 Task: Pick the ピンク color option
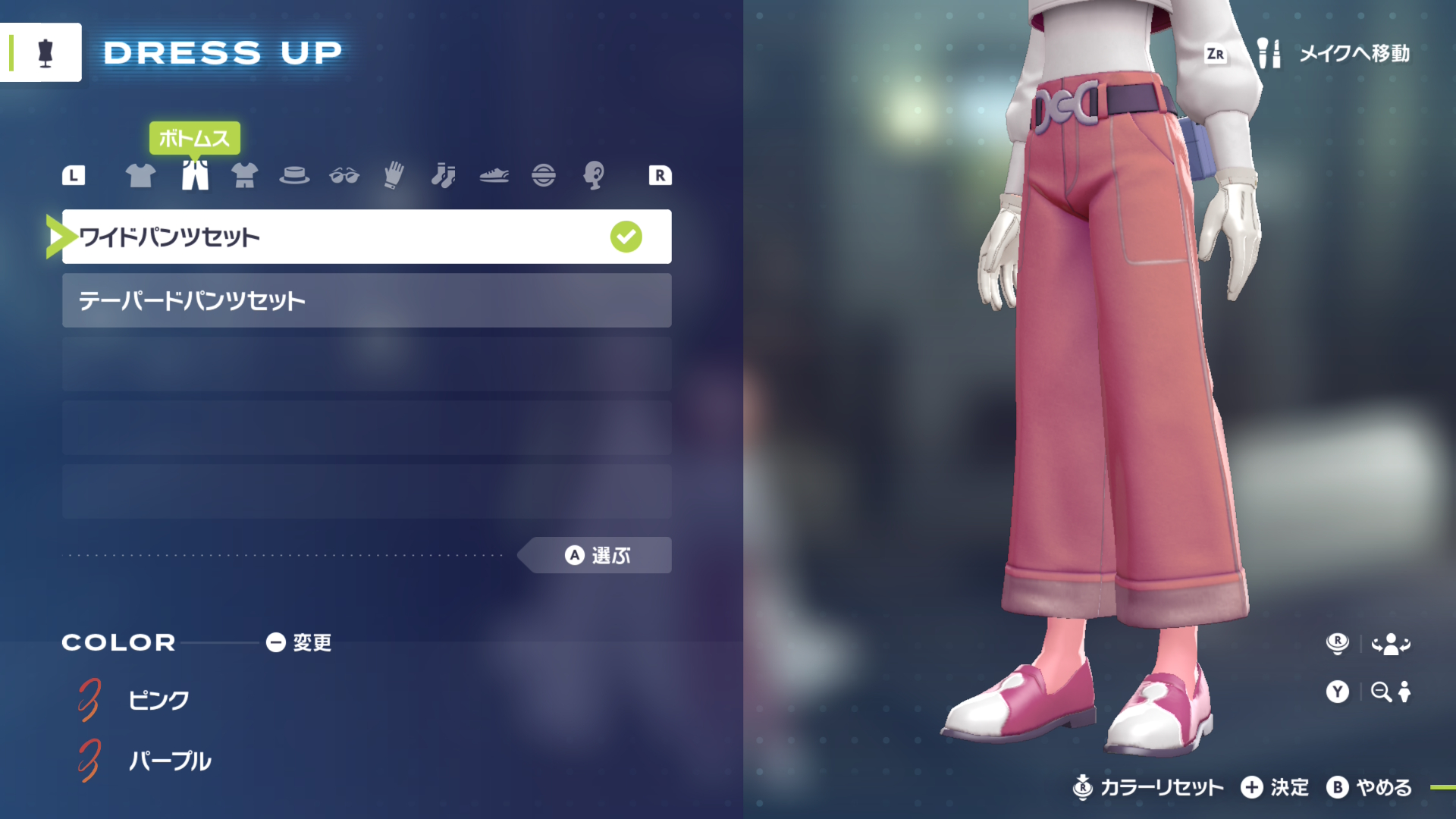pyautogui.click(x=158, y=699)
